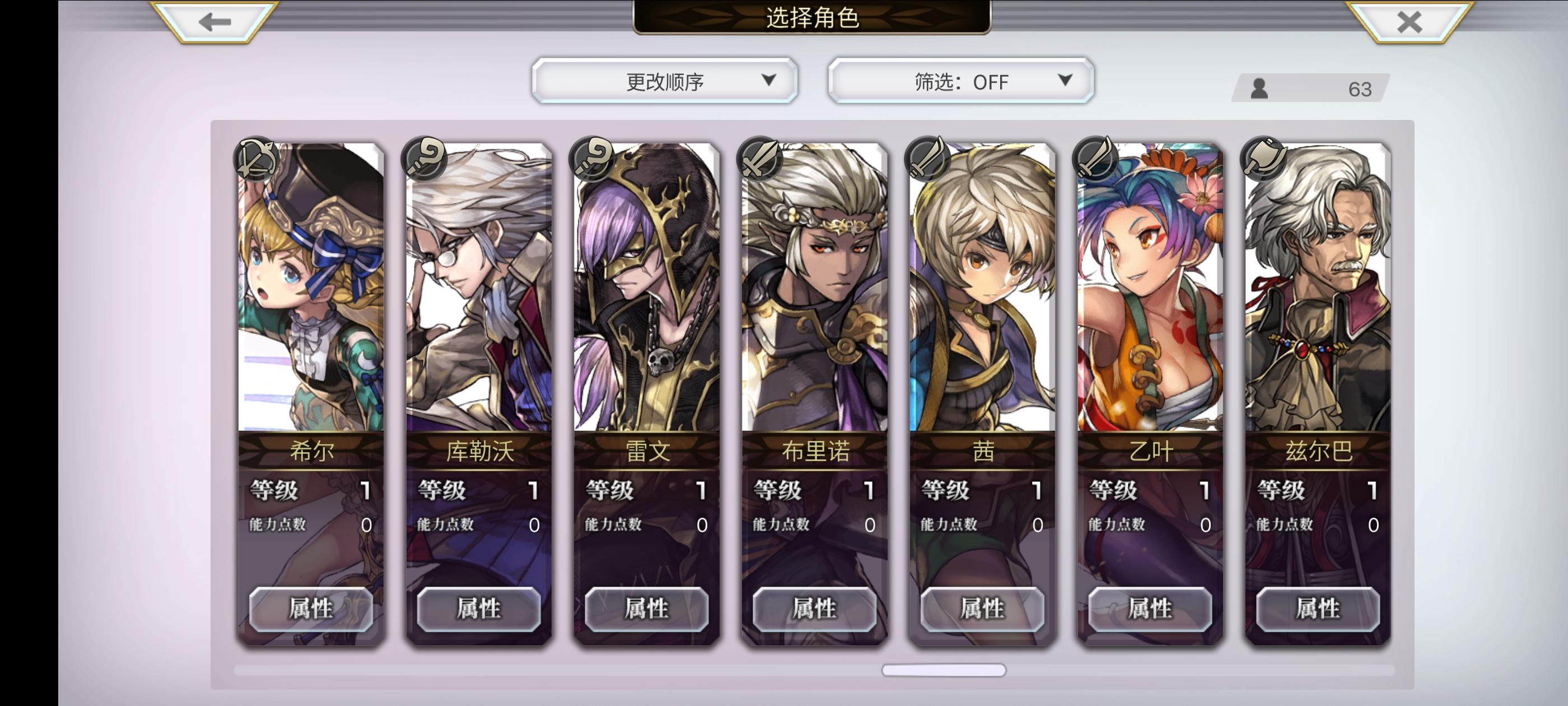1568x706 pixels.
Task: Click the character count person icon
Action: coord(1261,90)
